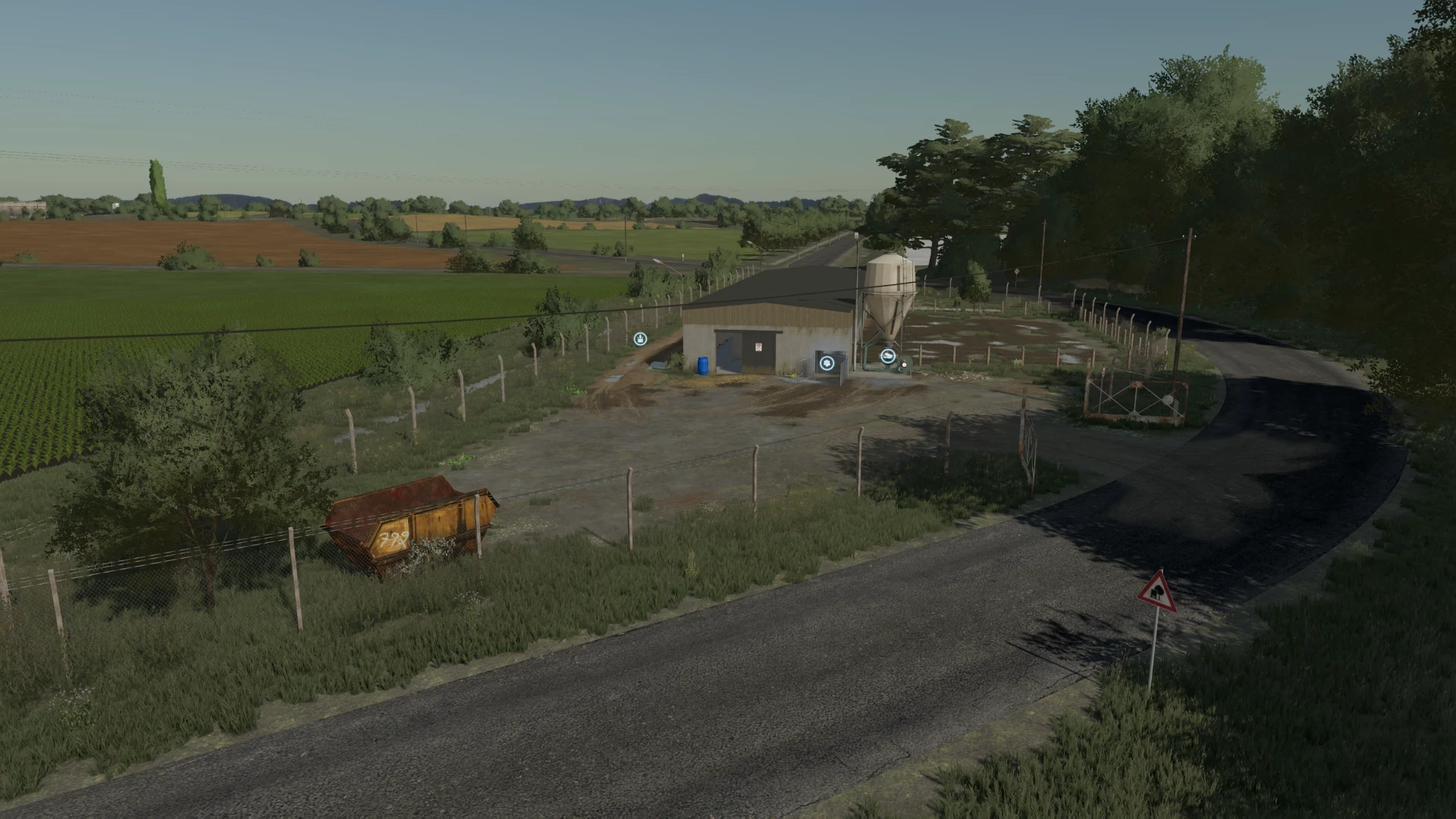
Task: Select the unloading trigger marker with down arrow
Action: pos(641,338)
